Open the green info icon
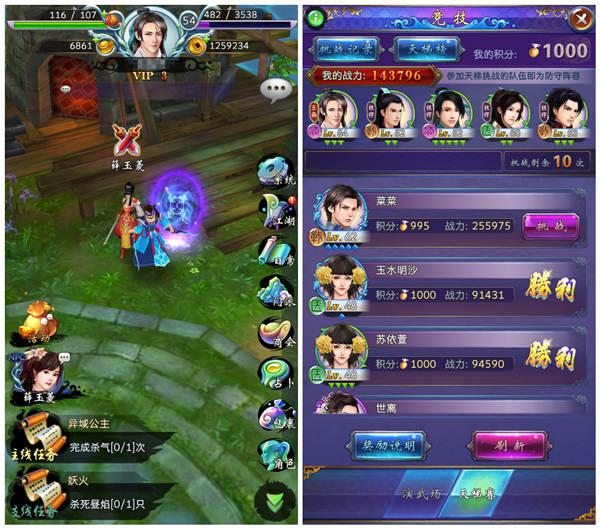Viewport: 600px width, 529px height. pos(316,18)
